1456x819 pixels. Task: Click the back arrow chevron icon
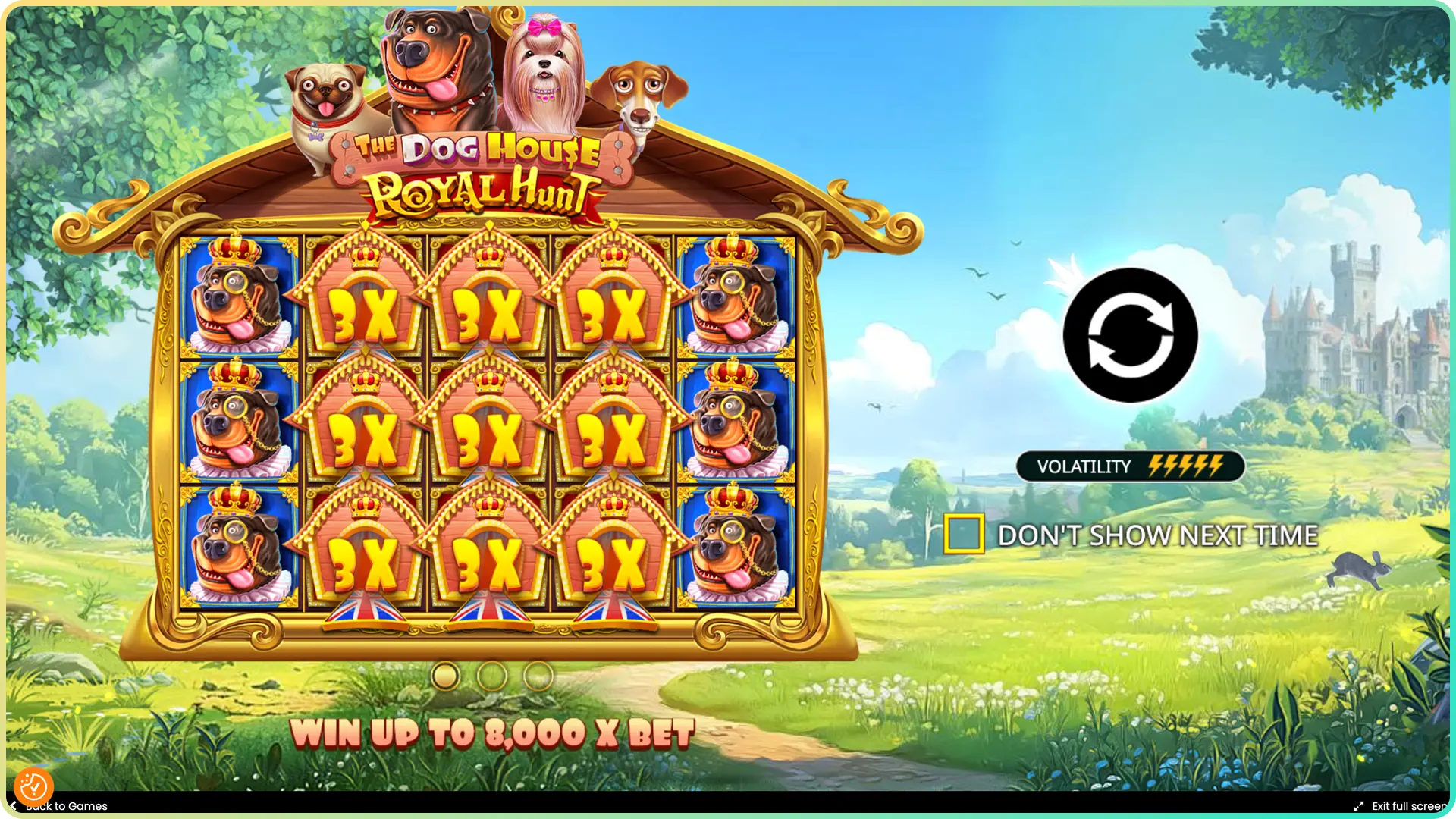13,806
